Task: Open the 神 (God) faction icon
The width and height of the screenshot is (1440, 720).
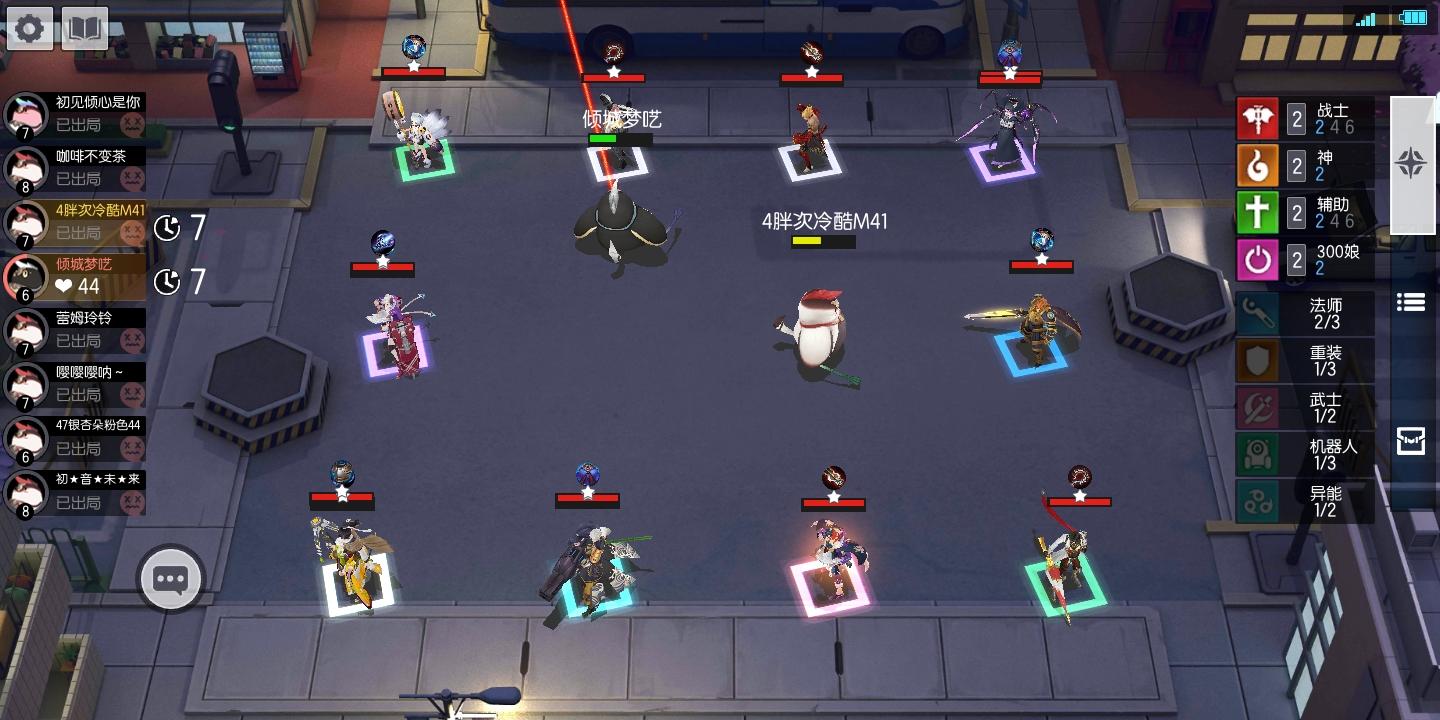Action: click(x=1258, y=165)
